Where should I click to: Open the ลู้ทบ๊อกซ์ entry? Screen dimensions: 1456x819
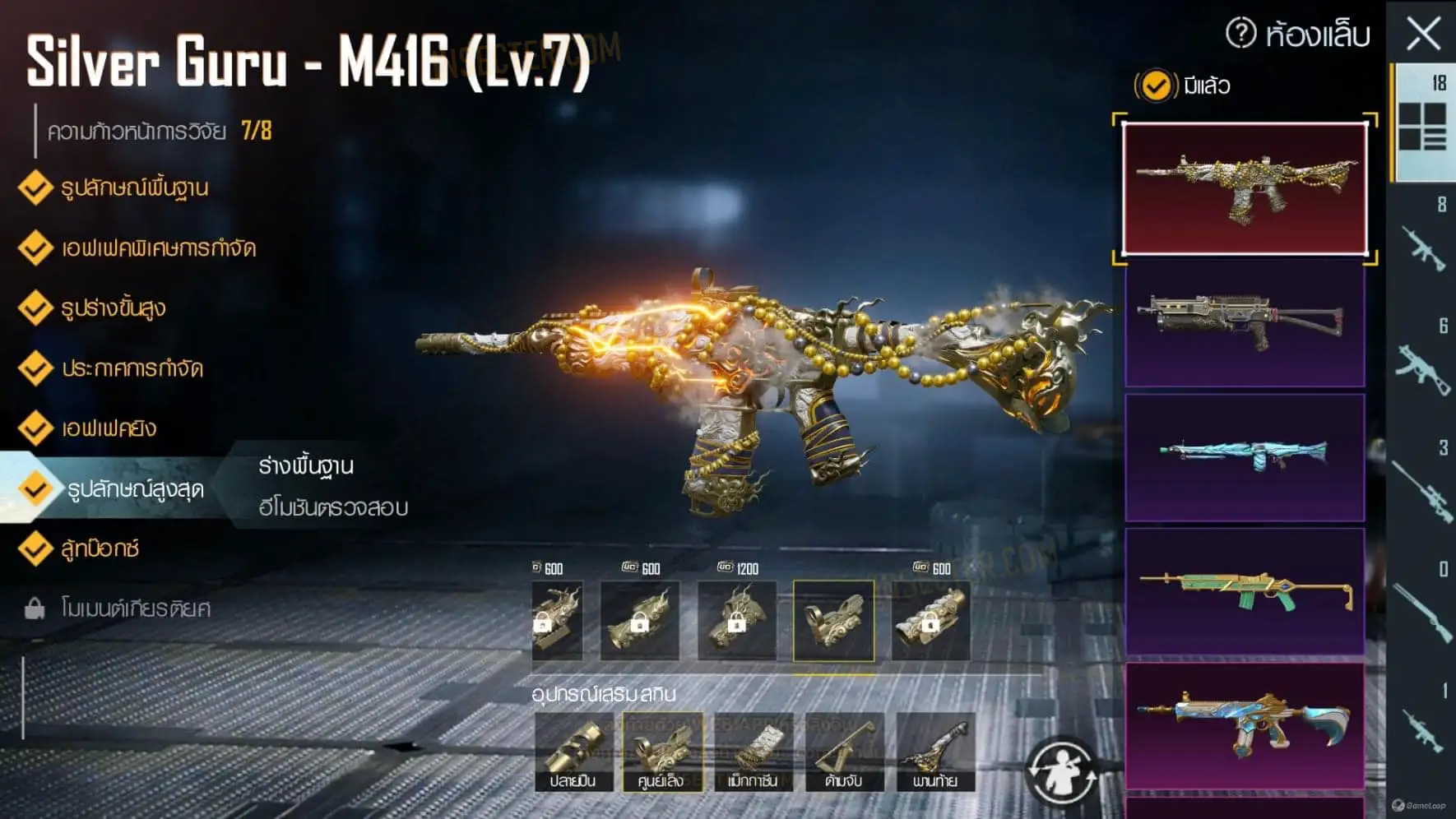point(100,548)
